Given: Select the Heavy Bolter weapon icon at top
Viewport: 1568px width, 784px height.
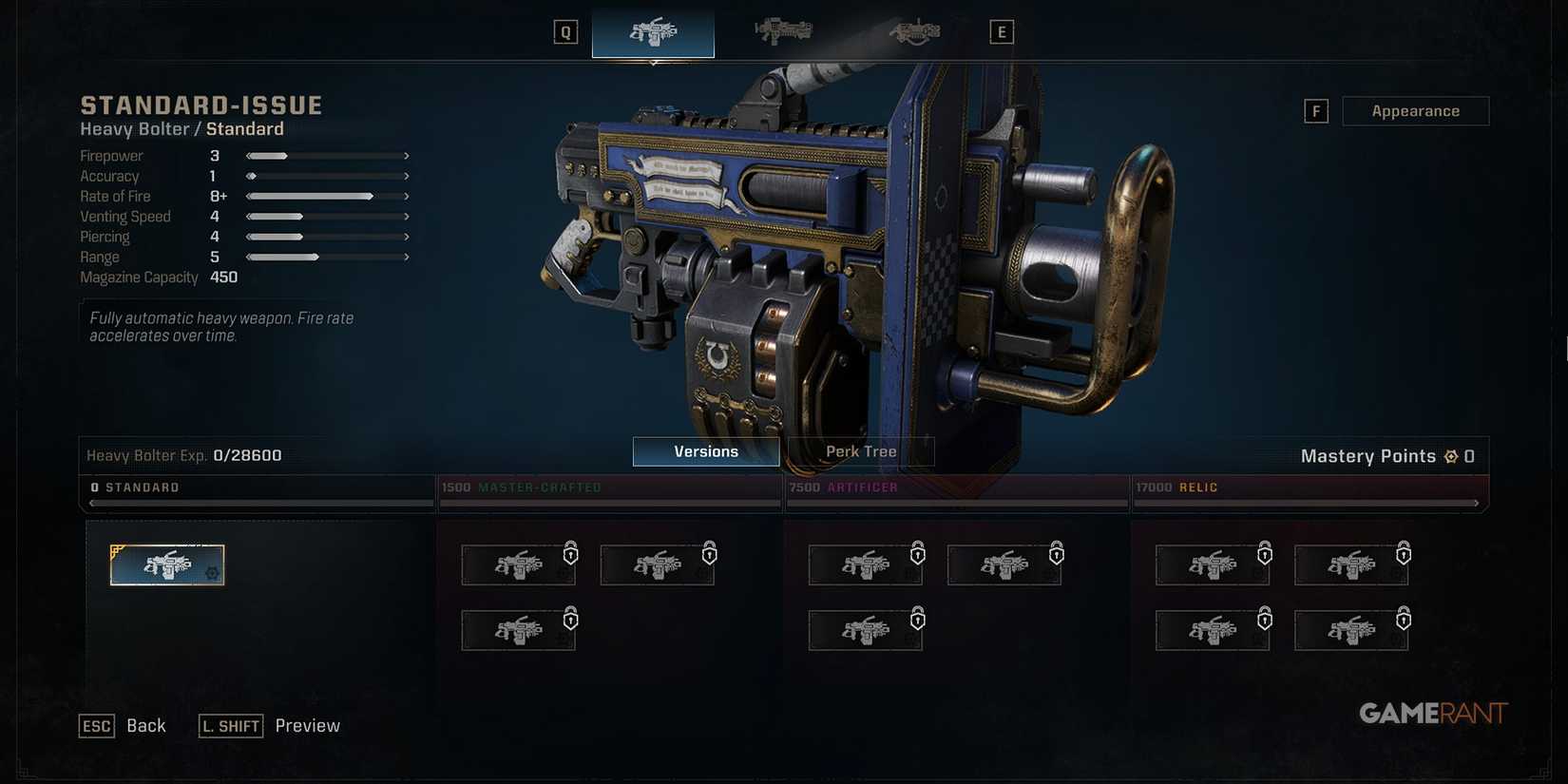Looking at the screenshot, I should click(x=653, y=31).
